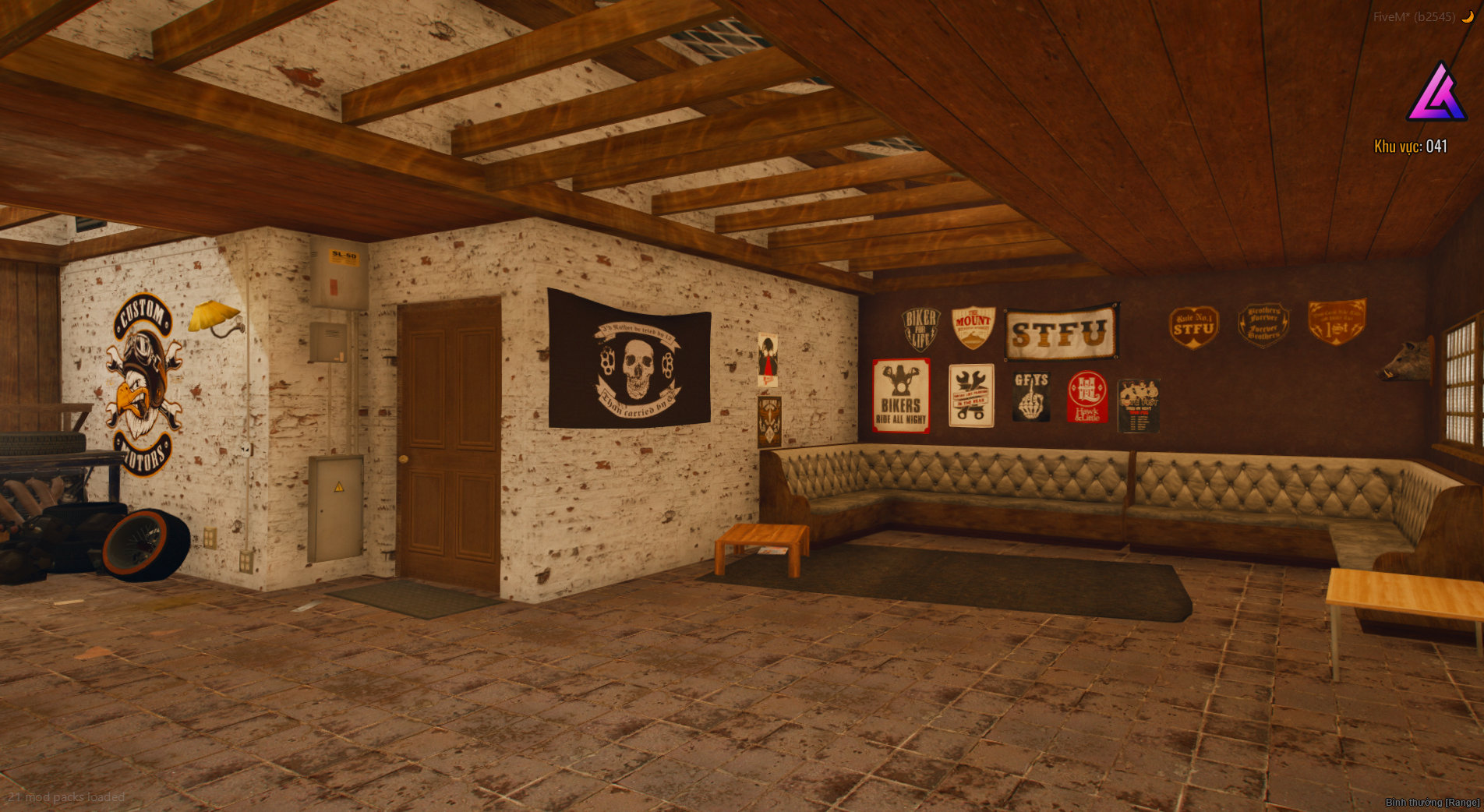Click the purple triangle server logo

[1436, 94]
